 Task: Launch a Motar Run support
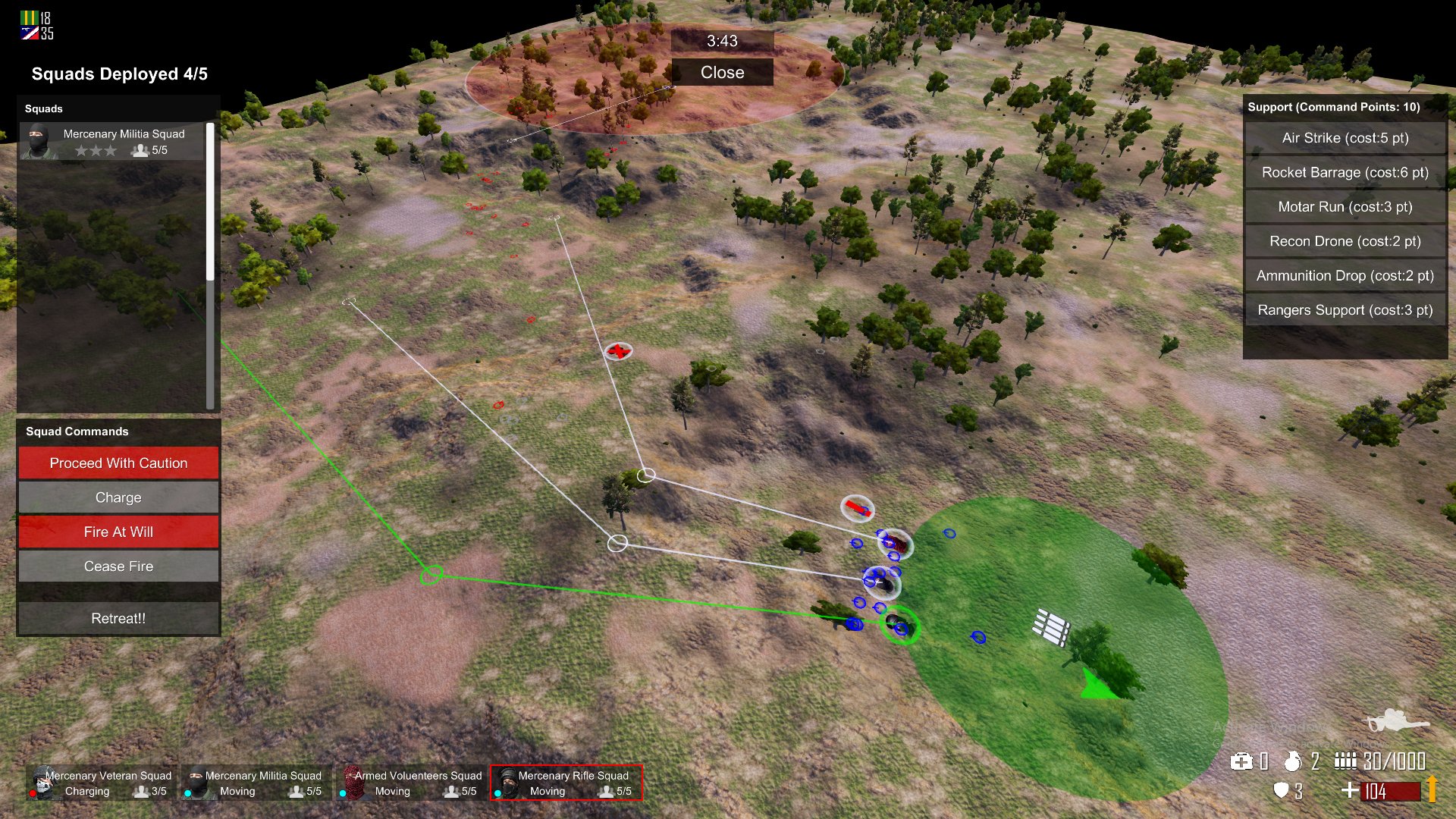(1345, 207)
